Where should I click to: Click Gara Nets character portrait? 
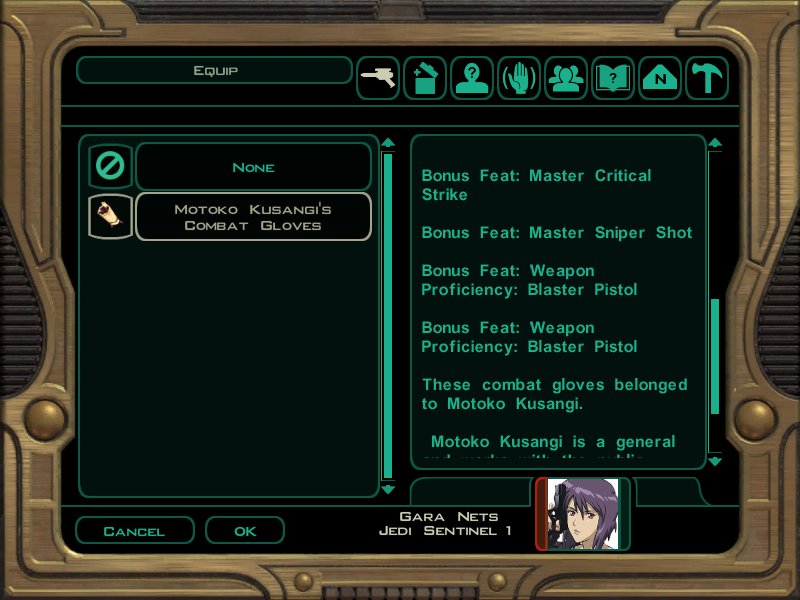click(583, 514)
